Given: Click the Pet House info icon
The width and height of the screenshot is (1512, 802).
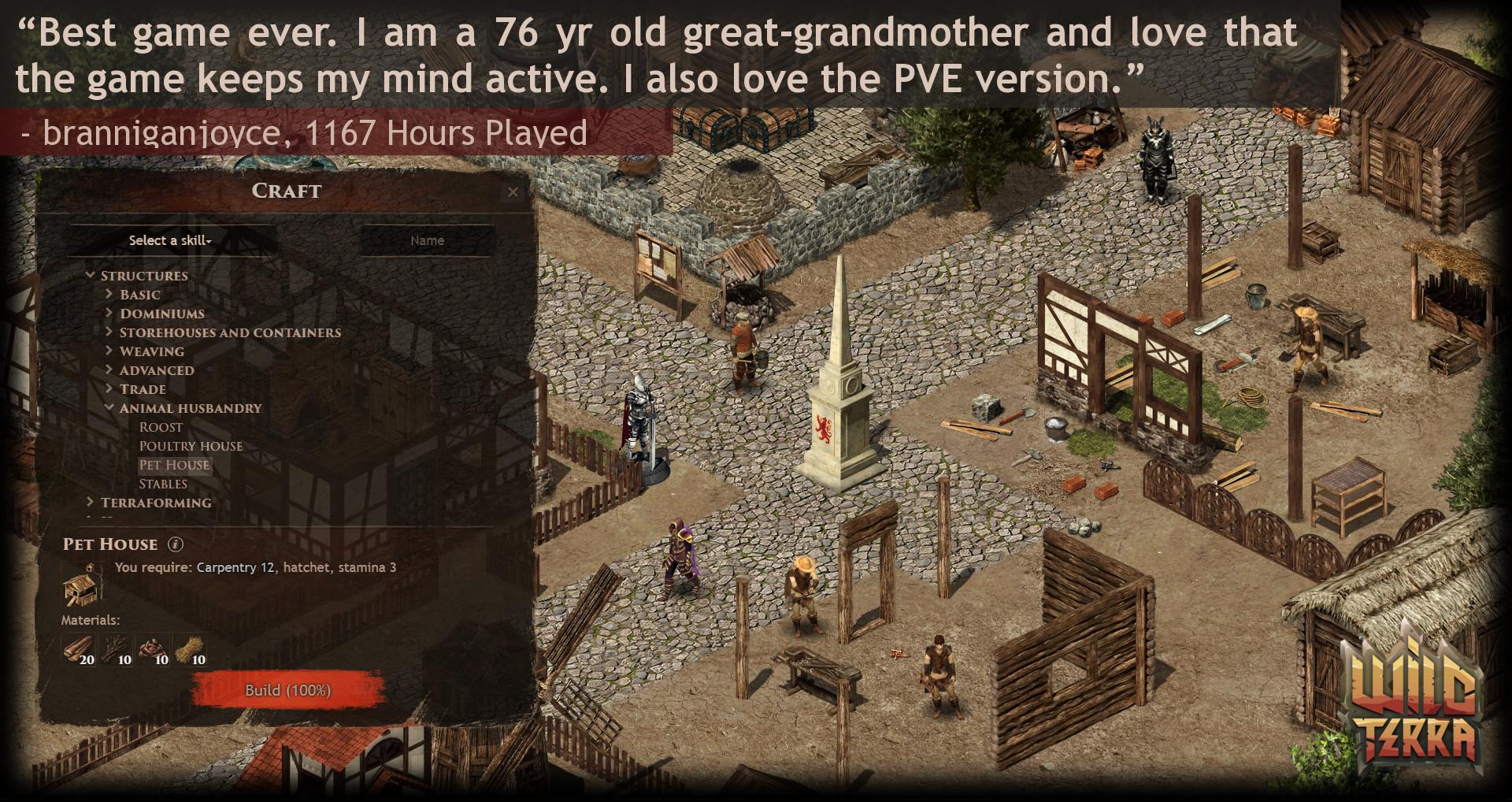Looking at the screenshot, I should pyautogui.click(x=175, y=544).
